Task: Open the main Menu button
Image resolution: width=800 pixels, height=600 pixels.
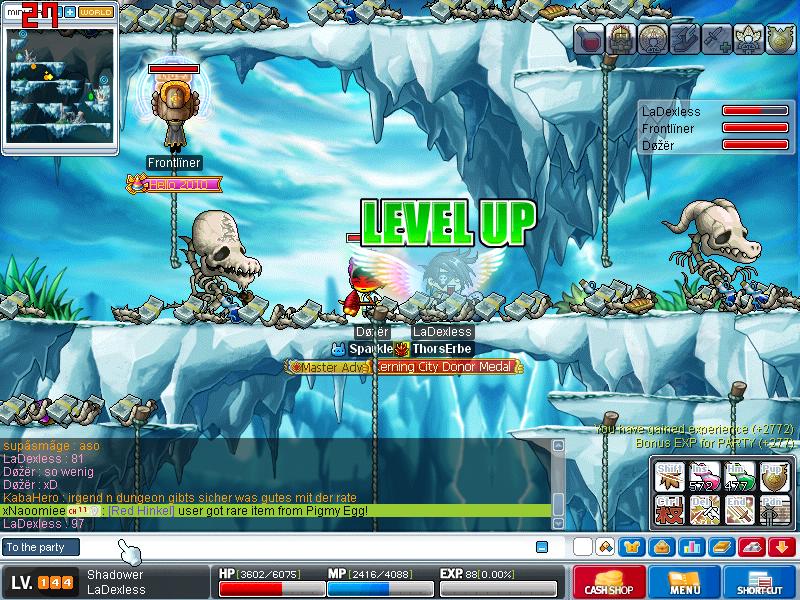Action: 684,583
